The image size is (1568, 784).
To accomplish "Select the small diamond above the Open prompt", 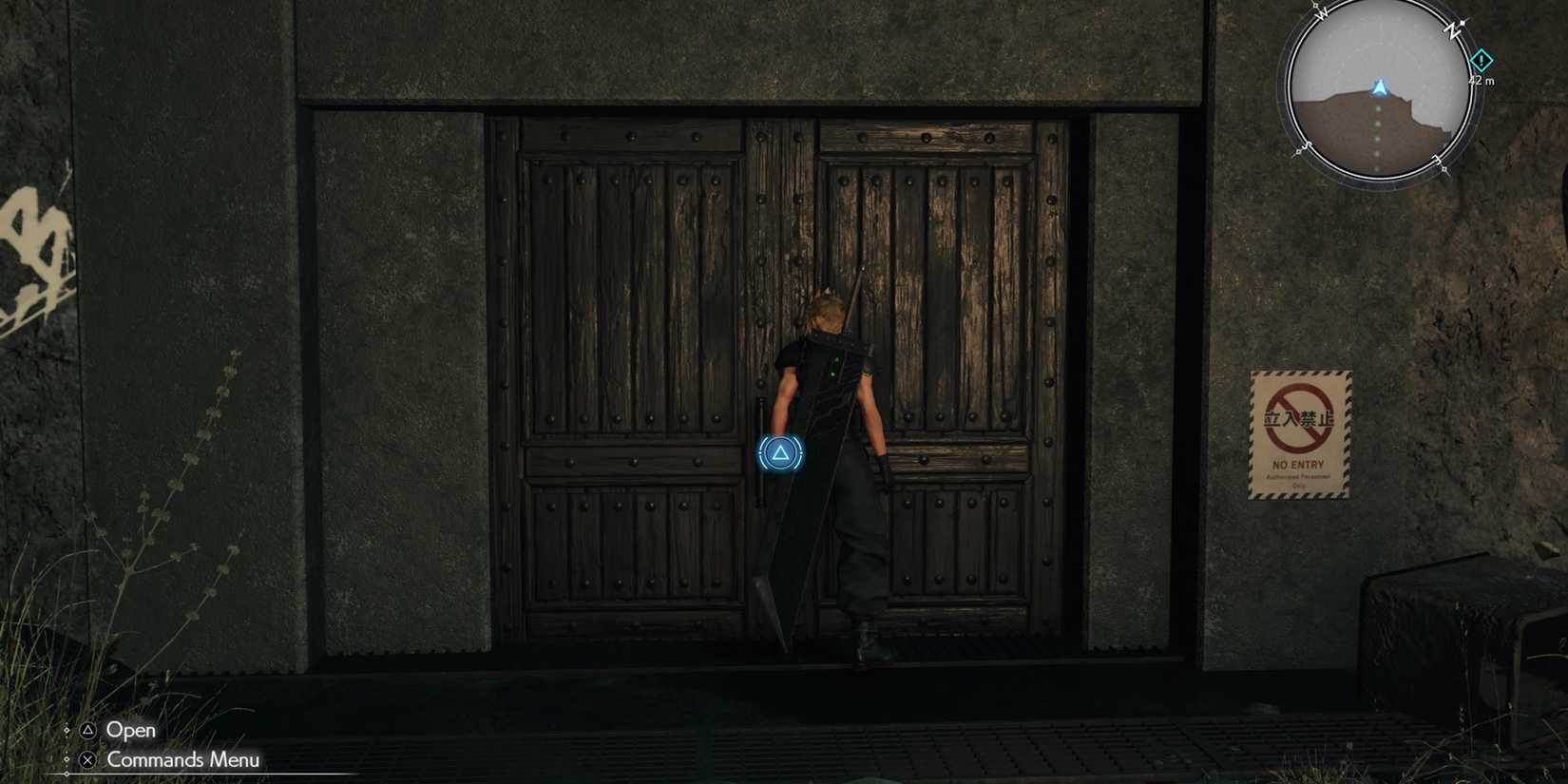I will pyautogui.click(x=67, y=730).
